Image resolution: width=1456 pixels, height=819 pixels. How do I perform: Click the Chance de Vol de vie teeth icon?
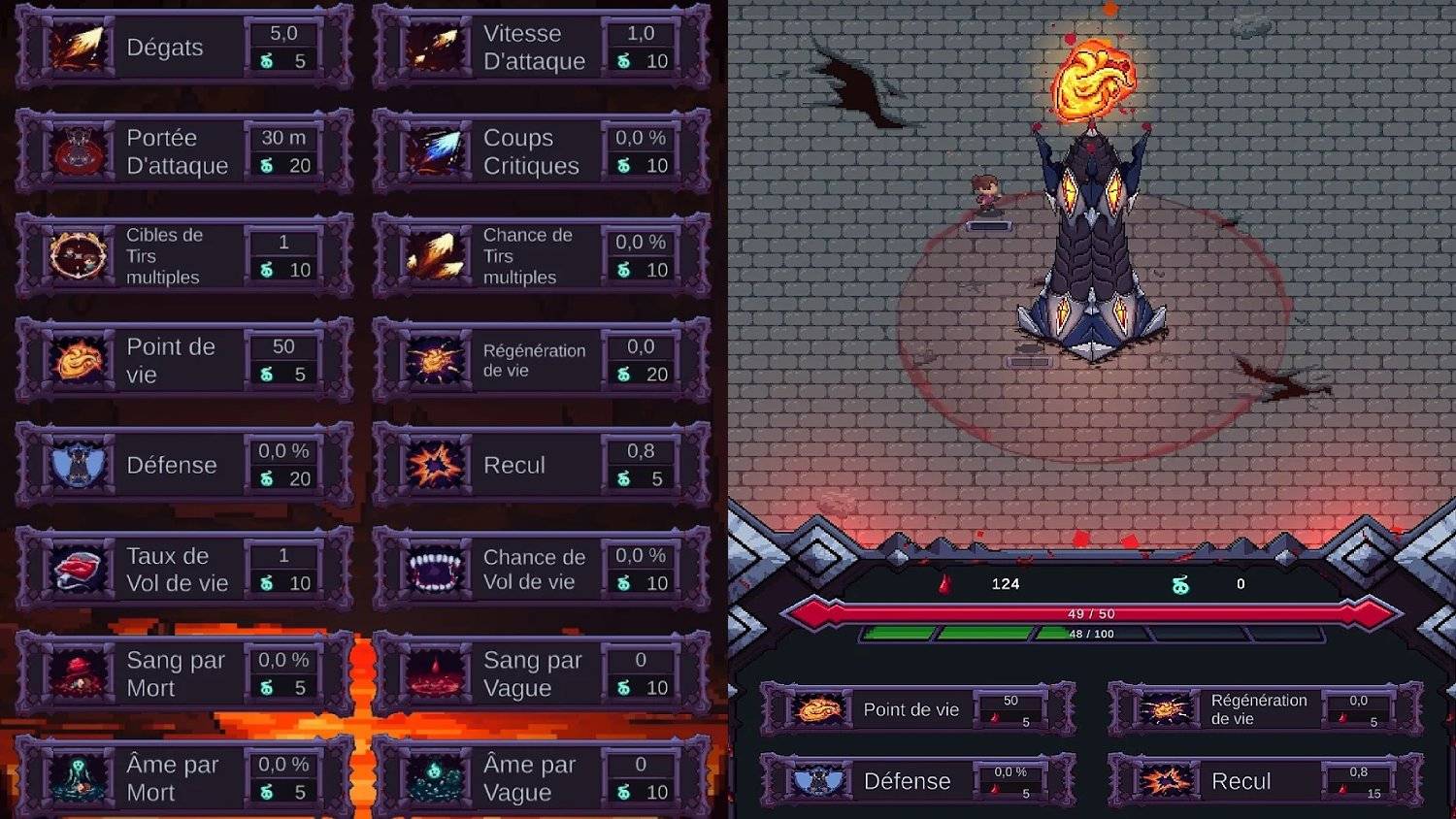coord(436,570)
